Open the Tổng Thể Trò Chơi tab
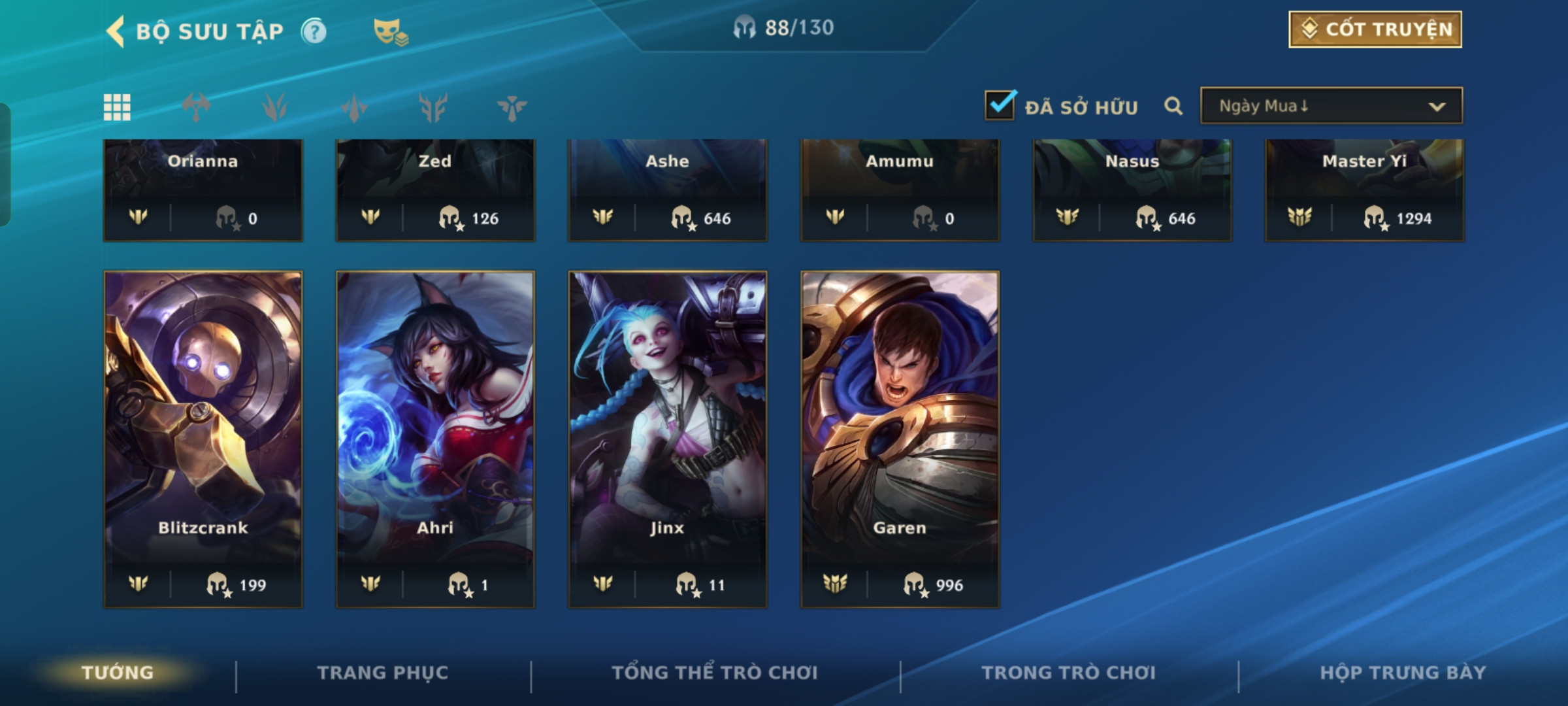This screenshot has height=706, width=1568. pyautogui.click(x=715, y=673)
